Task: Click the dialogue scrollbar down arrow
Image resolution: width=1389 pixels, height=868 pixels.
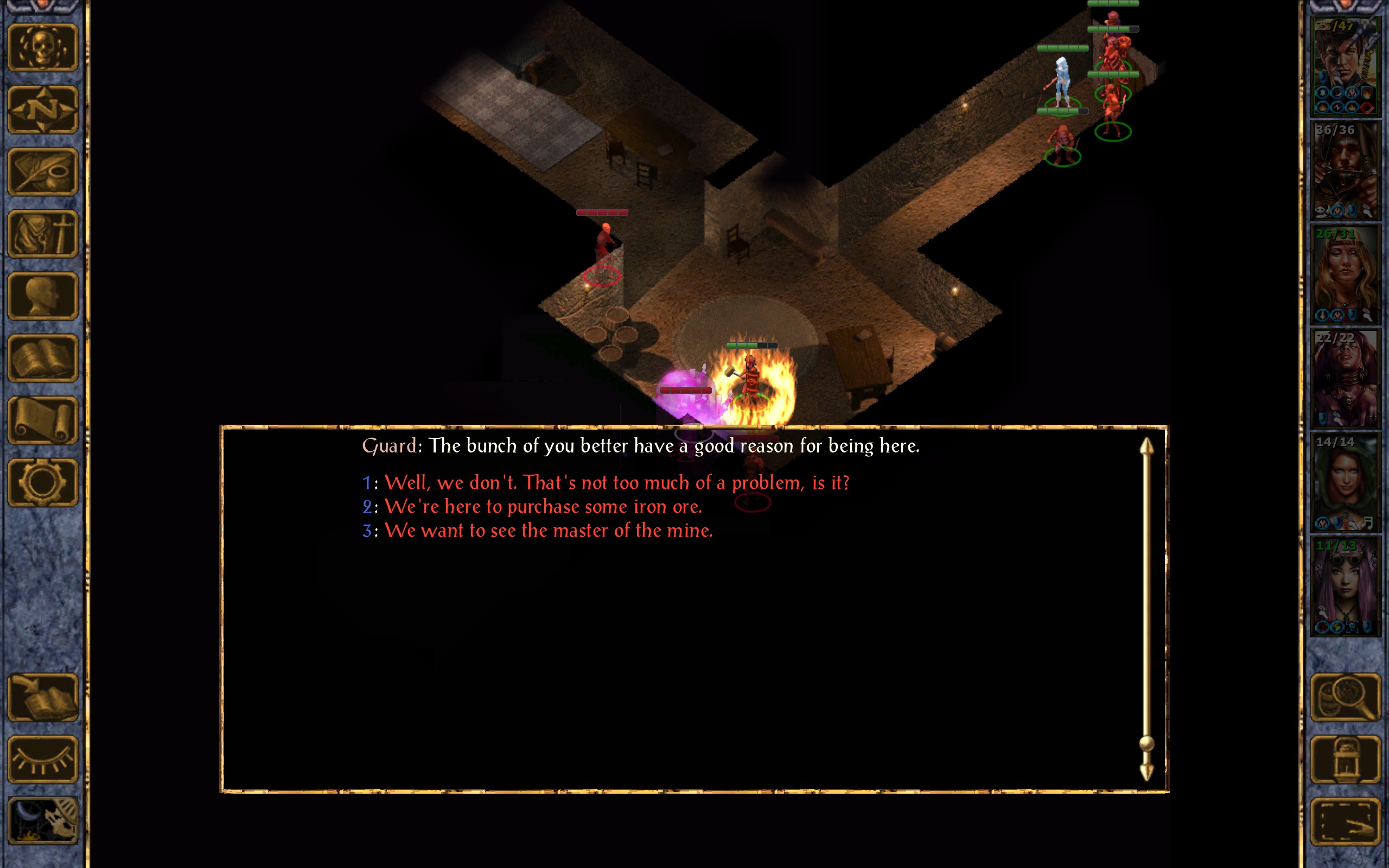Action: (1146, 772)
